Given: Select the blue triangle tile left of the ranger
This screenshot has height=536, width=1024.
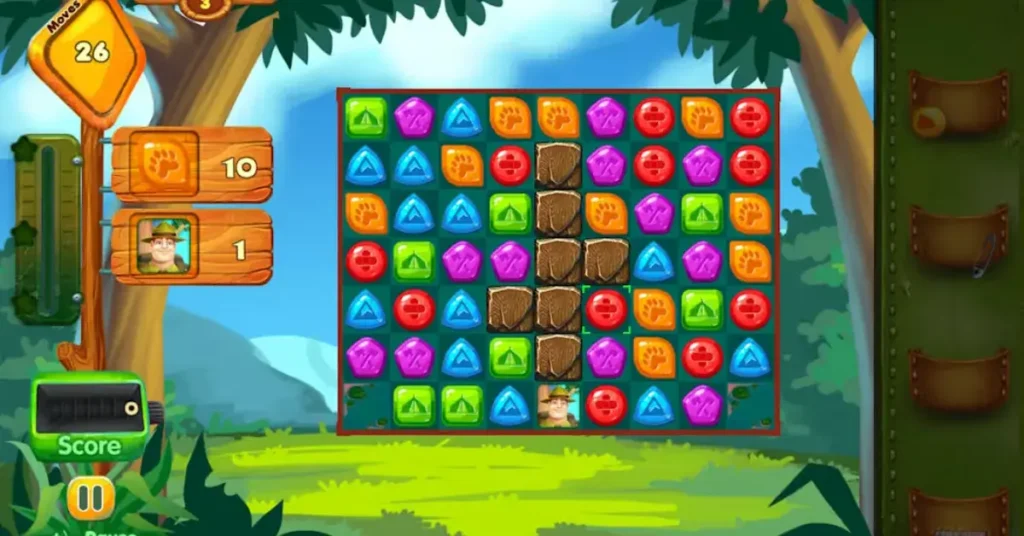Looking at the screenshot, I should tap(510, 405).
